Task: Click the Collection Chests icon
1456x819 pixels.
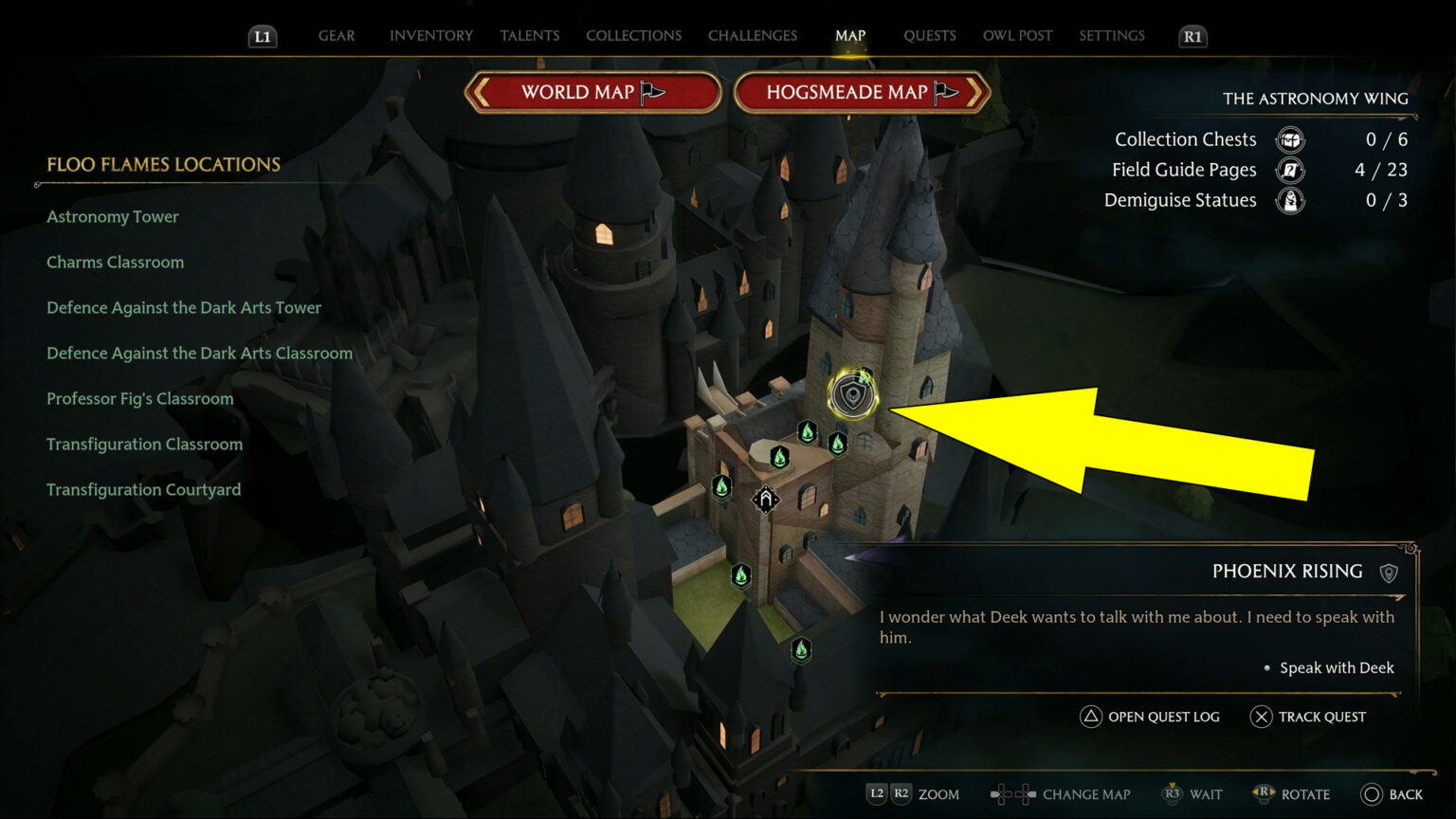Action: pos(1289,139)
